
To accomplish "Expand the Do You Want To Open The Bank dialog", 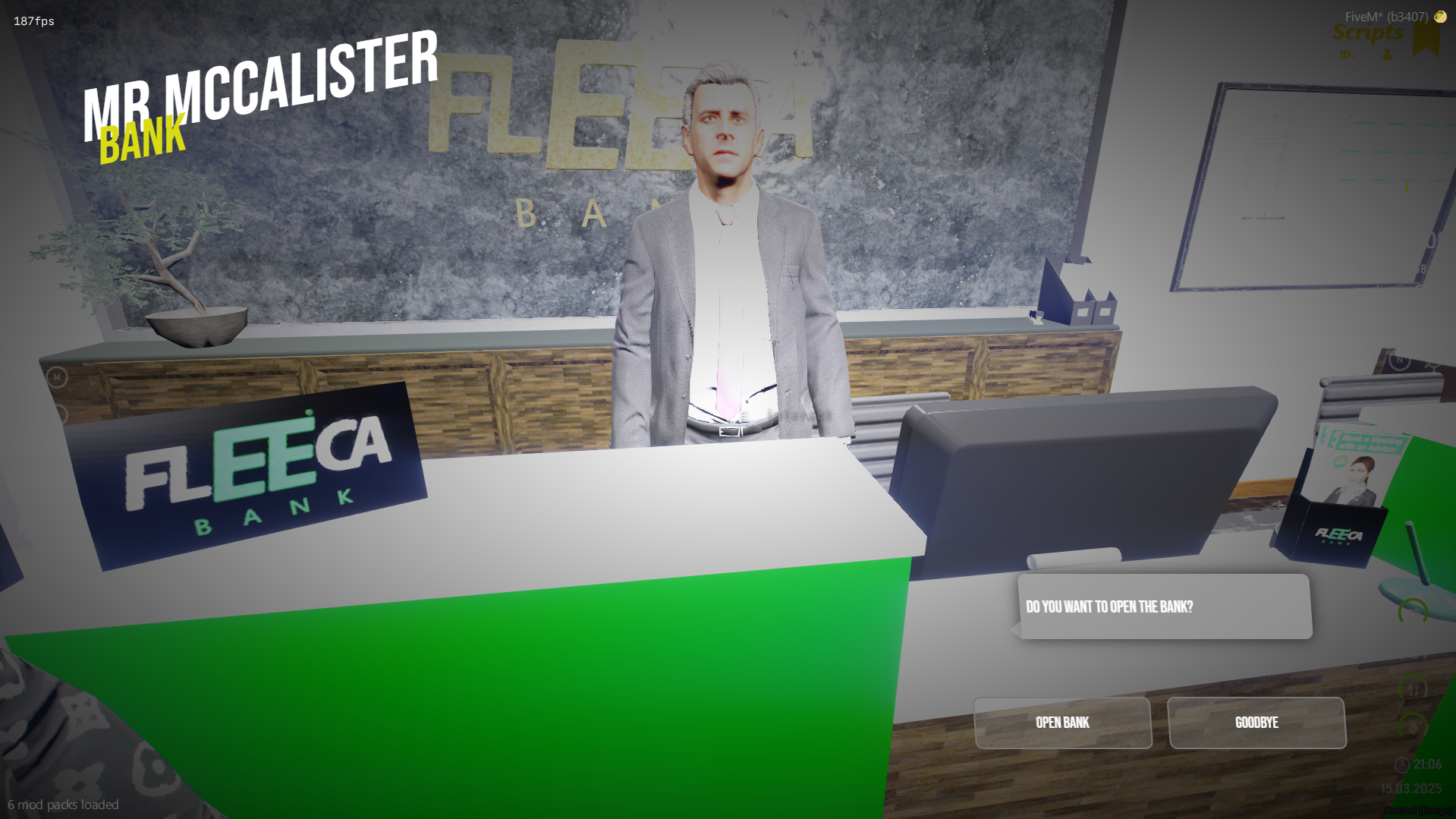I will click(x=1165, y=606).
